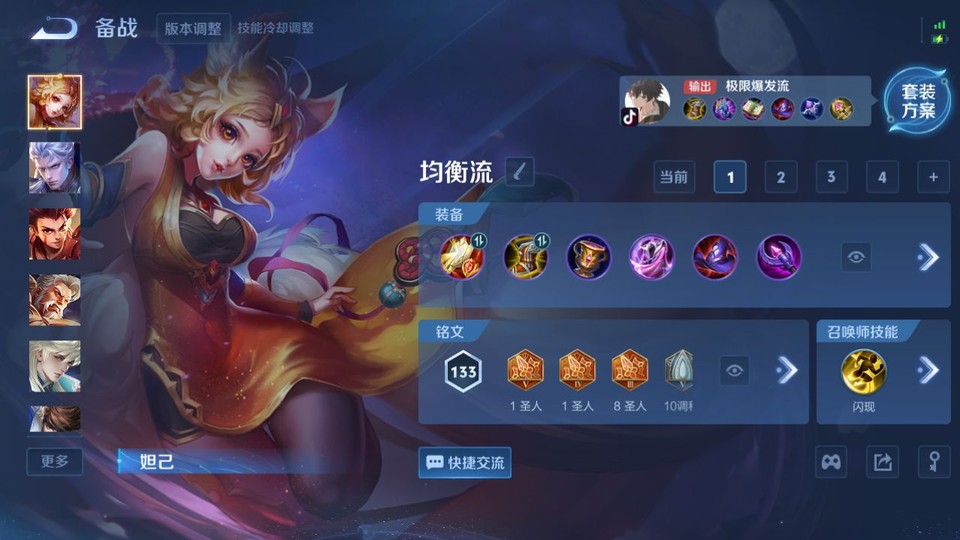Toggle equipment visibility eye icon
This screenshot has width=960, height=540.
(x=856, y=257)
